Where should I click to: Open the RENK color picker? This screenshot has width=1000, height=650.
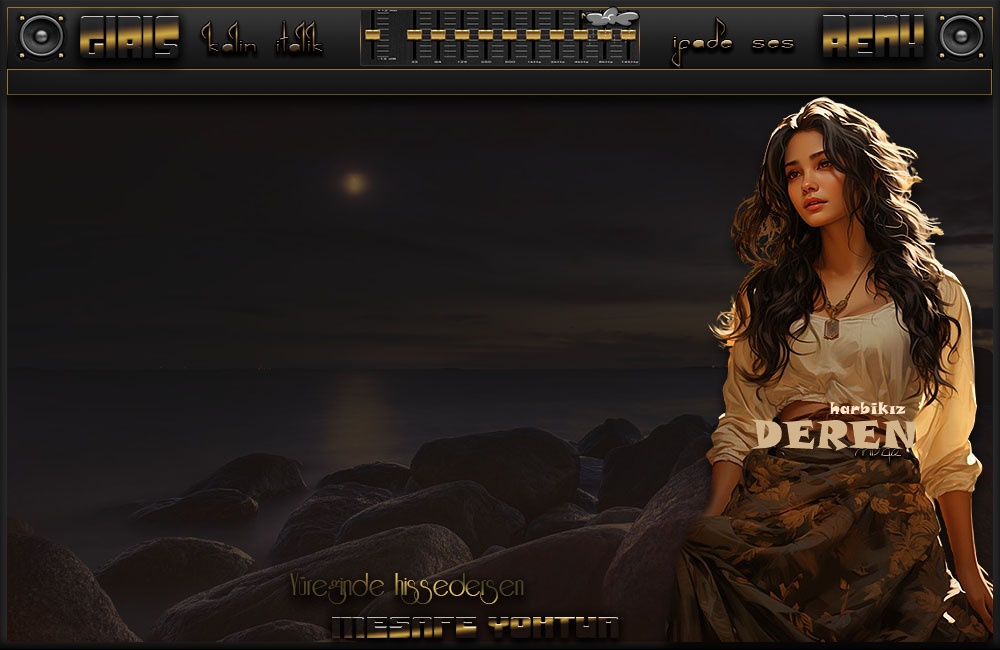click(871, 39)
